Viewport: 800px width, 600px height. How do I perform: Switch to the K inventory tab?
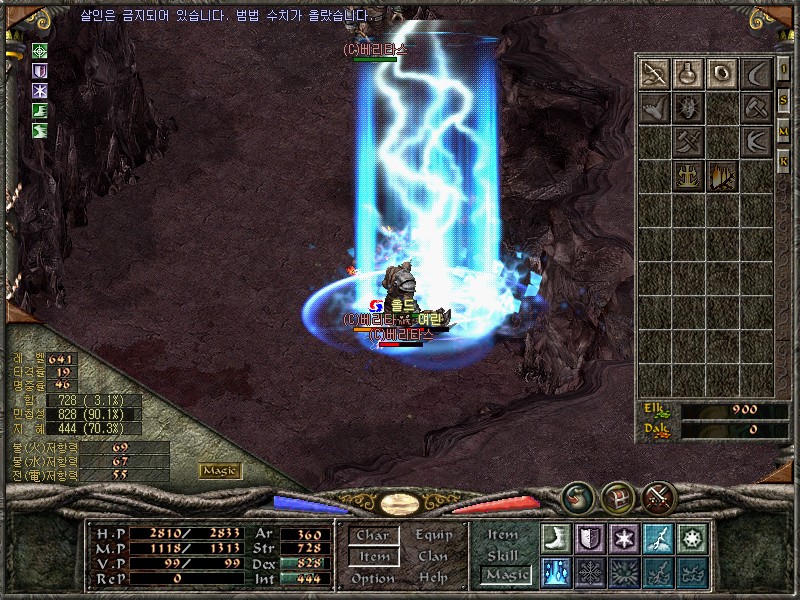(784, 160)
